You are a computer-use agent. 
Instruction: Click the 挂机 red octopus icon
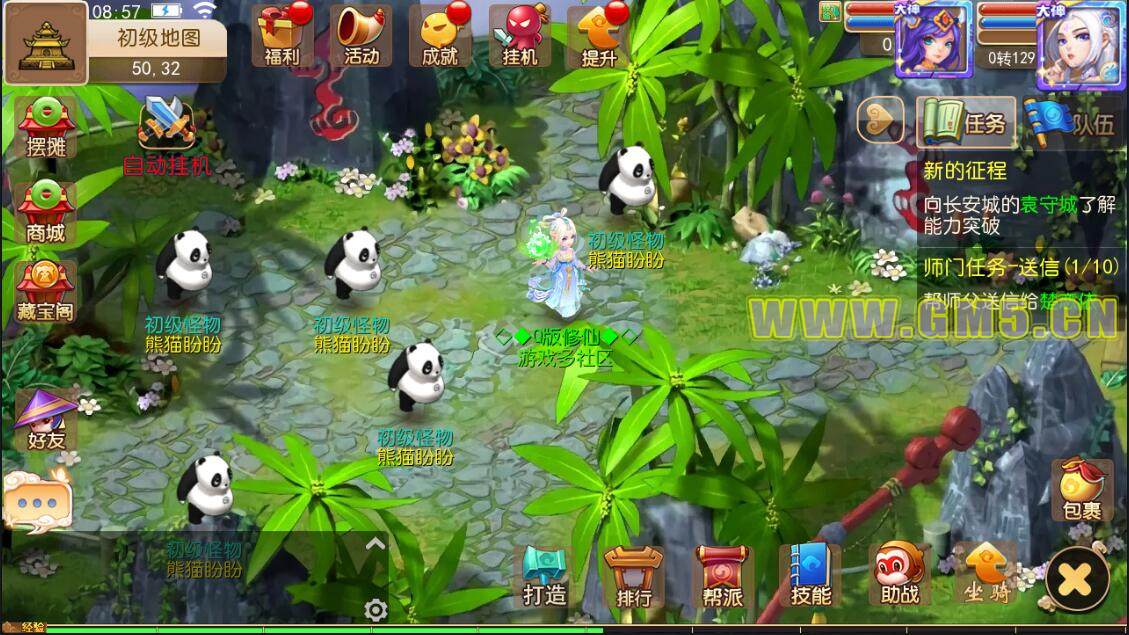[x=520, y=34]
